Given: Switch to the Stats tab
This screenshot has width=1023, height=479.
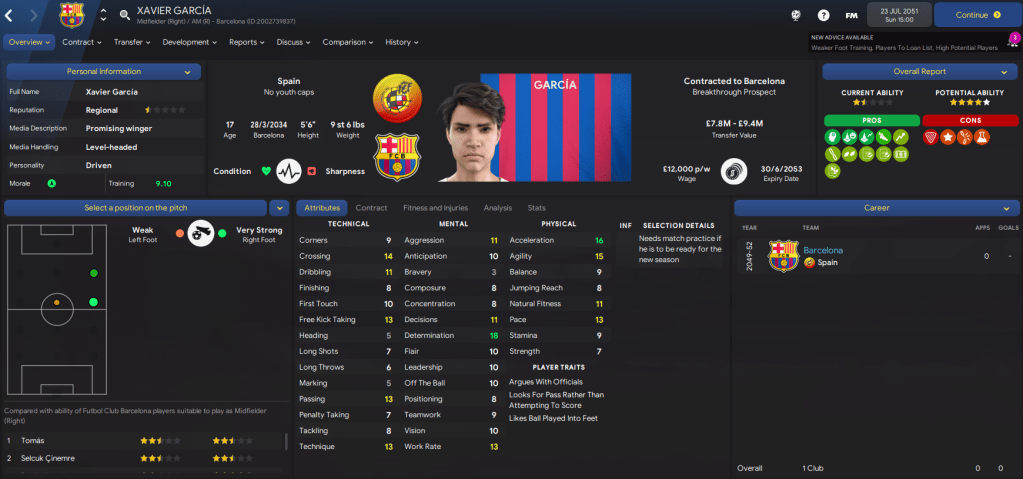Looking at the screenshot, I should click(536, 208).
